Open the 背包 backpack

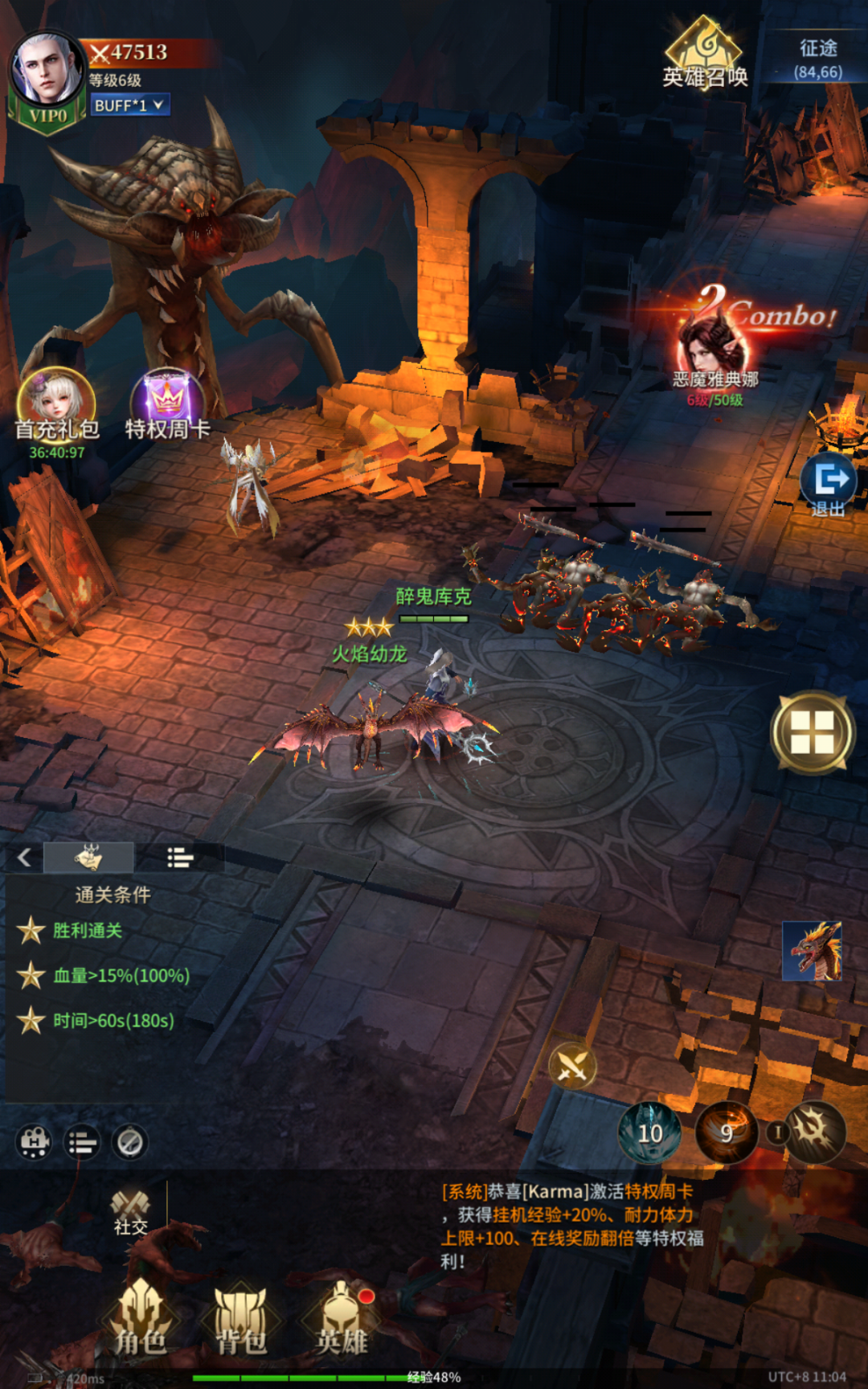240,1318
